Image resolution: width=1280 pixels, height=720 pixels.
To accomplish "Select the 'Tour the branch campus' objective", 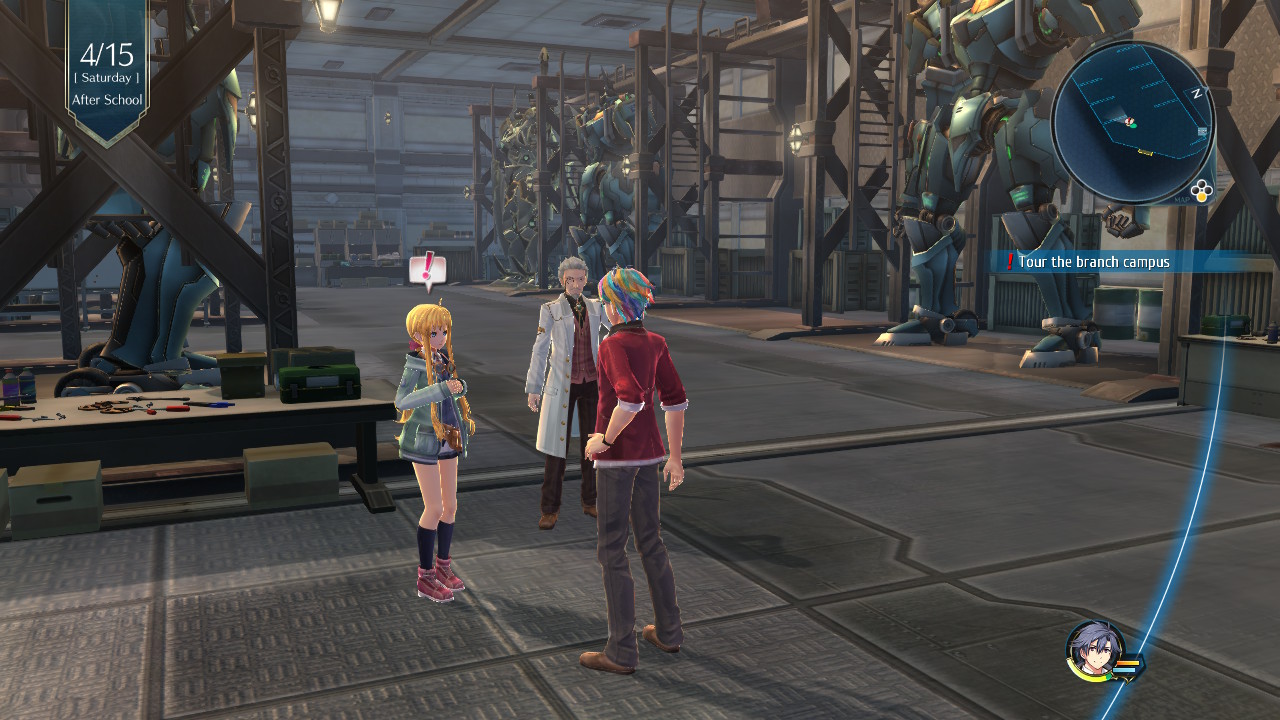I will click(x=1093, y=262).
